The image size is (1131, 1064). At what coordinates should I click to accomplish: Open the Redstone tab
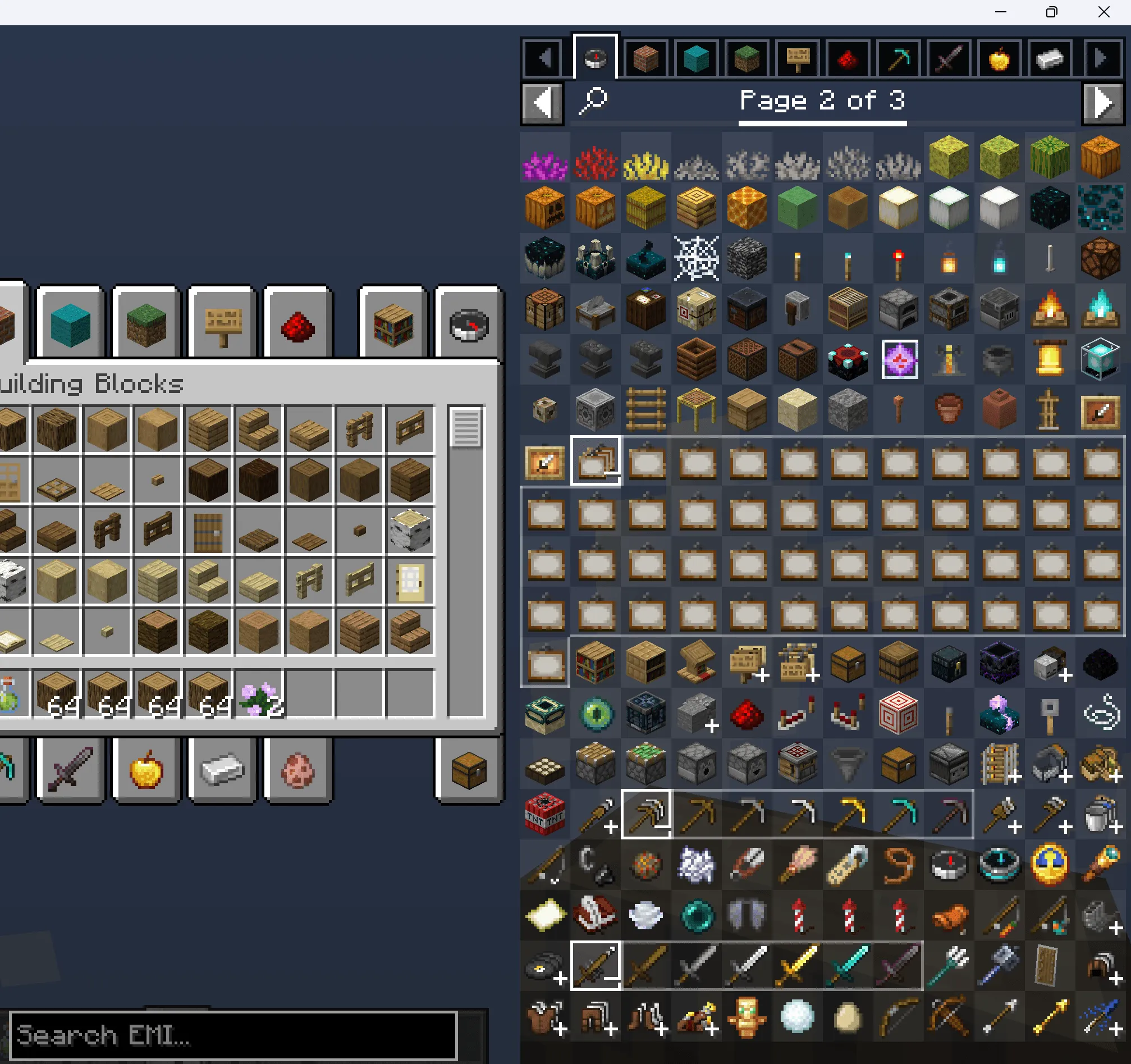coord(847,57)
